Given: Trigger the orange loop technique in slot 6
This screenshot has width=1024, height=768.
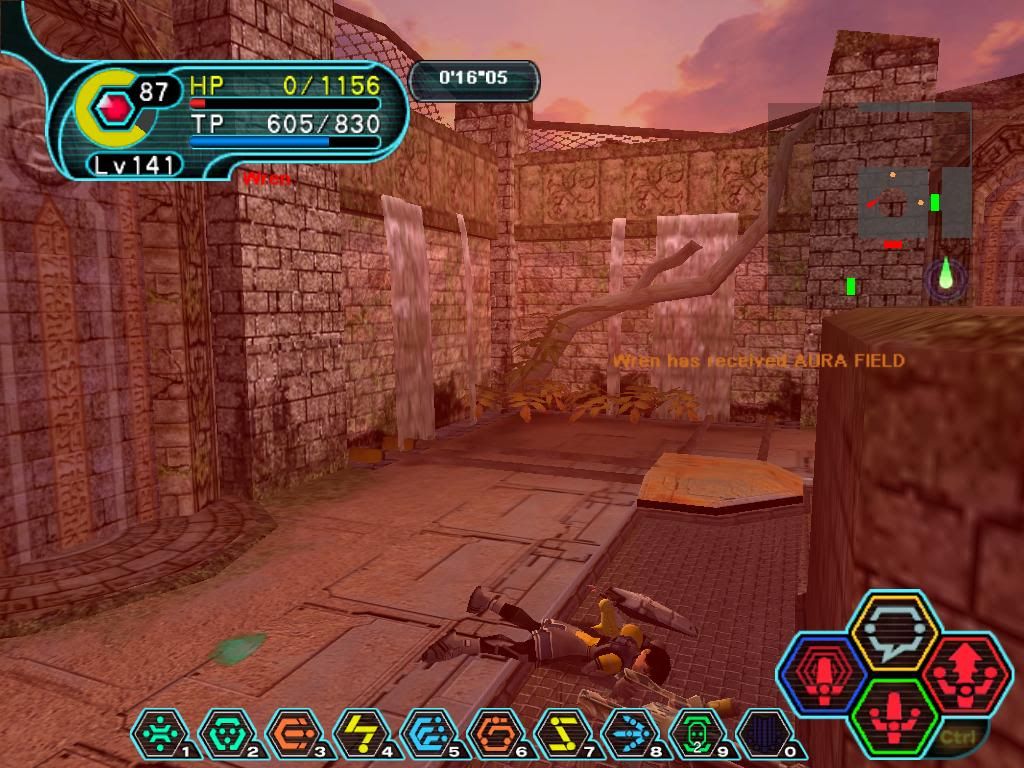Looking at the screenshot, I should click(x=494, y=734).
